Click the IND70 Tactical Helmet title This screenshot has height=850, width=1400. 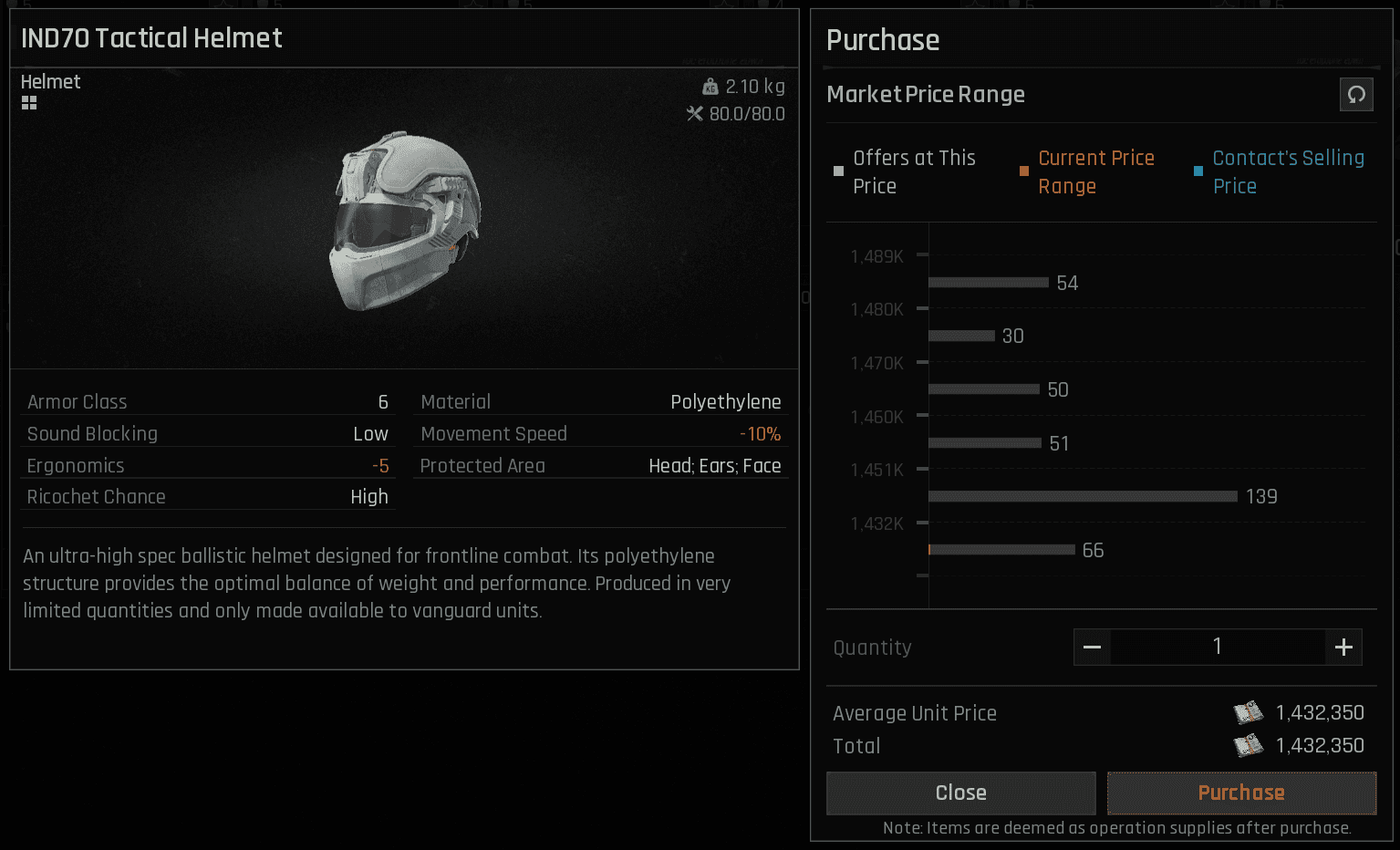point(151,38)
